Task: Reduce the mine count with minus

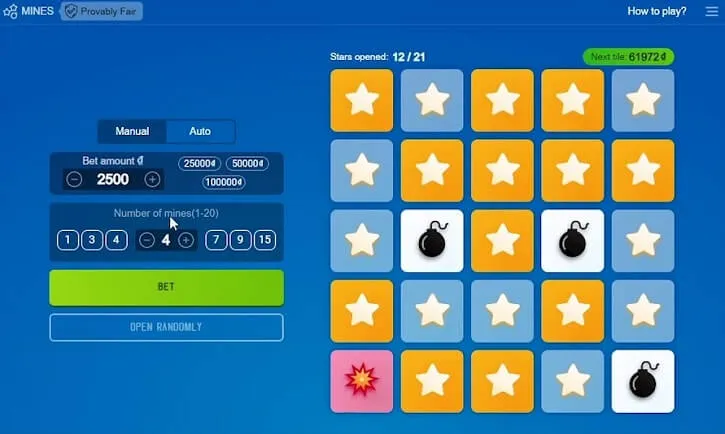Action: tap(147, 240)
